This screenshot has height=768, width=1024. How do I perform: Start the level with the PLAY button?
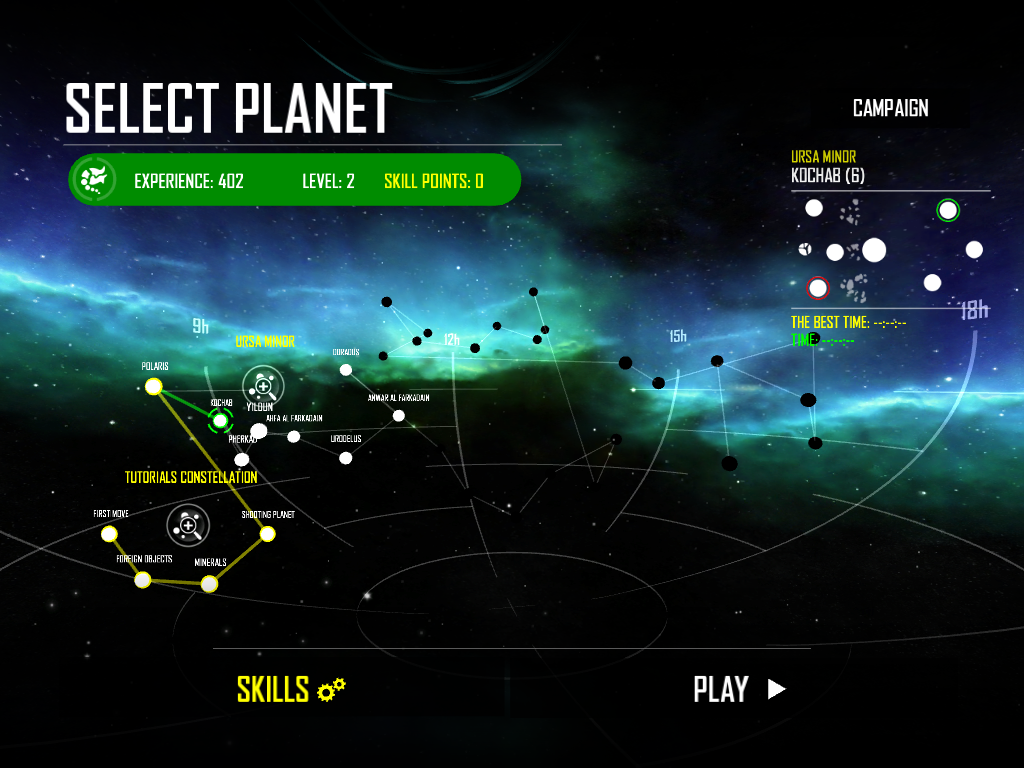739,689
